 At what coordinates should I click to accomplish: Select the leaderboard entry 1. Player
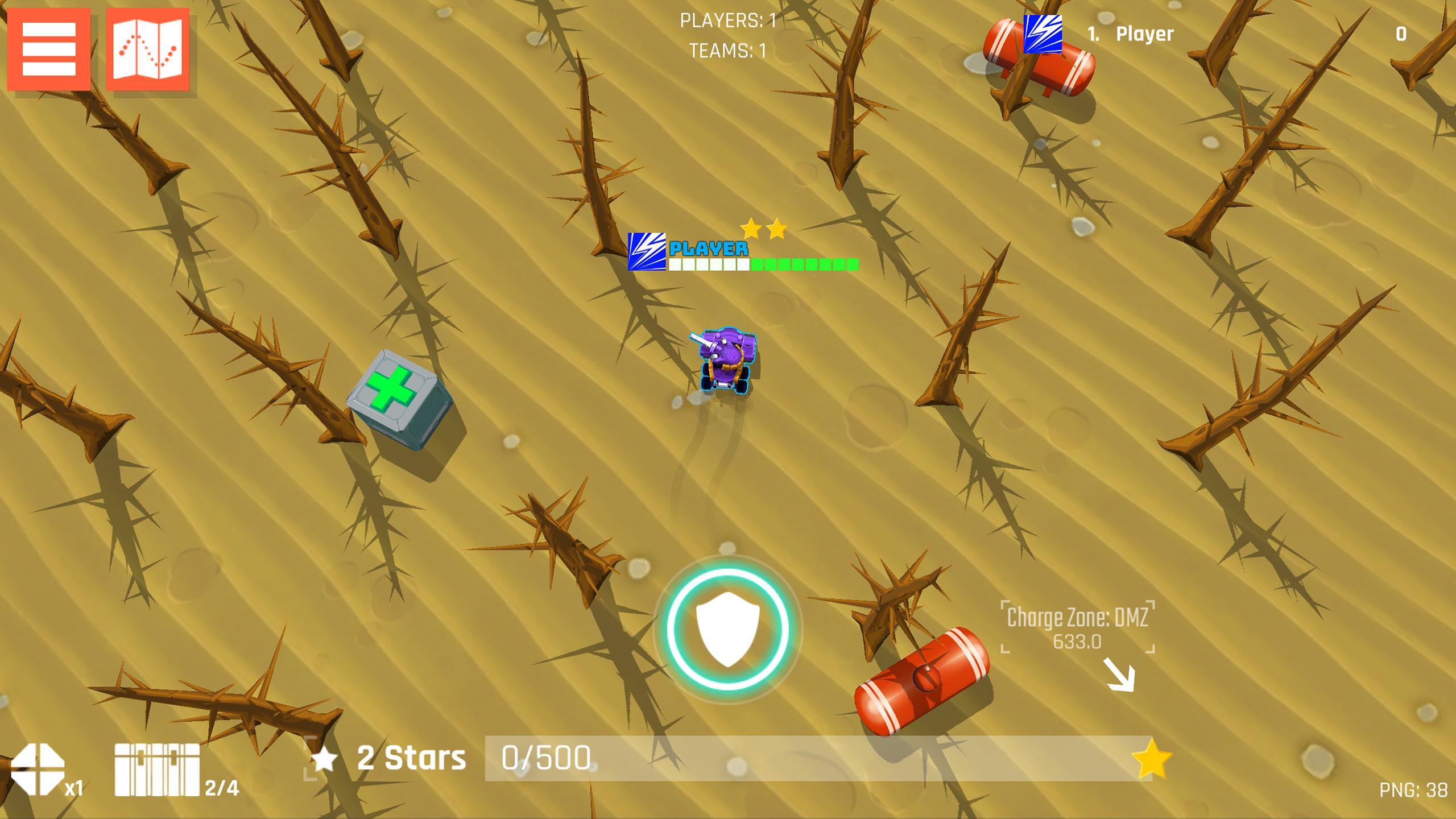click(1130, 34)
